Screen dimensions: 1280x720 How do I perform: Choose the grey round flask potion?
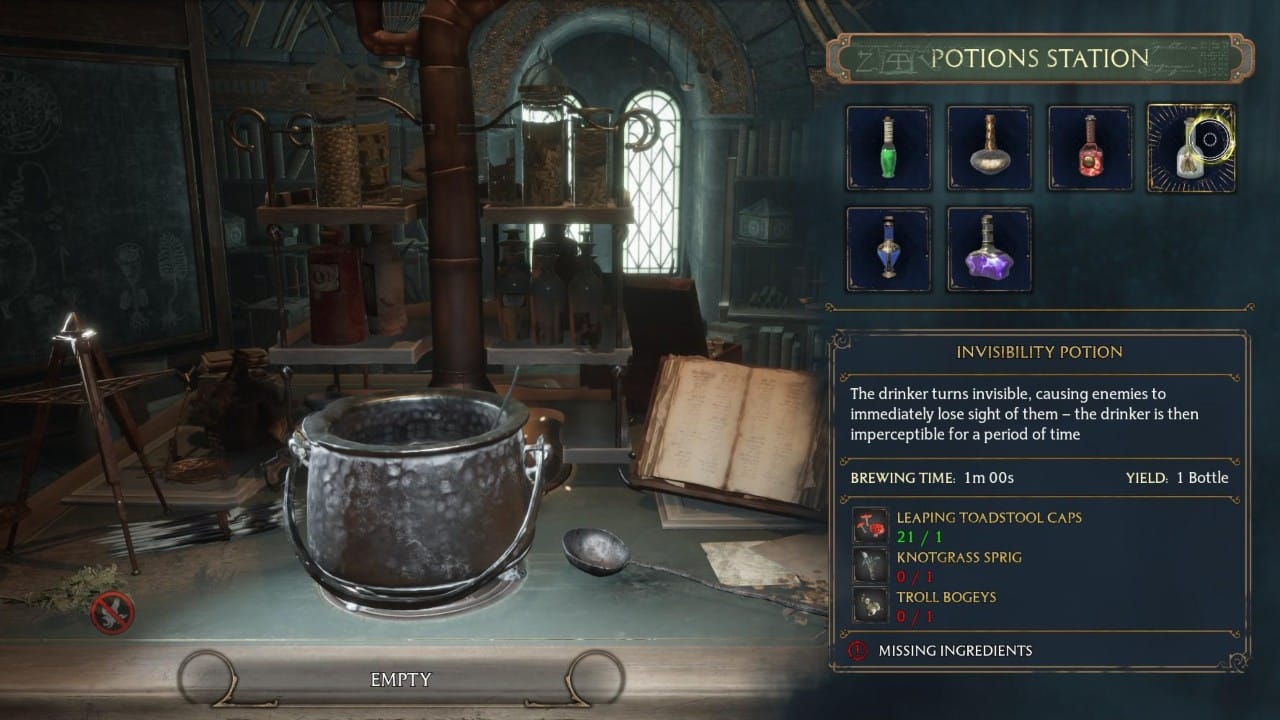pos(989,148)
